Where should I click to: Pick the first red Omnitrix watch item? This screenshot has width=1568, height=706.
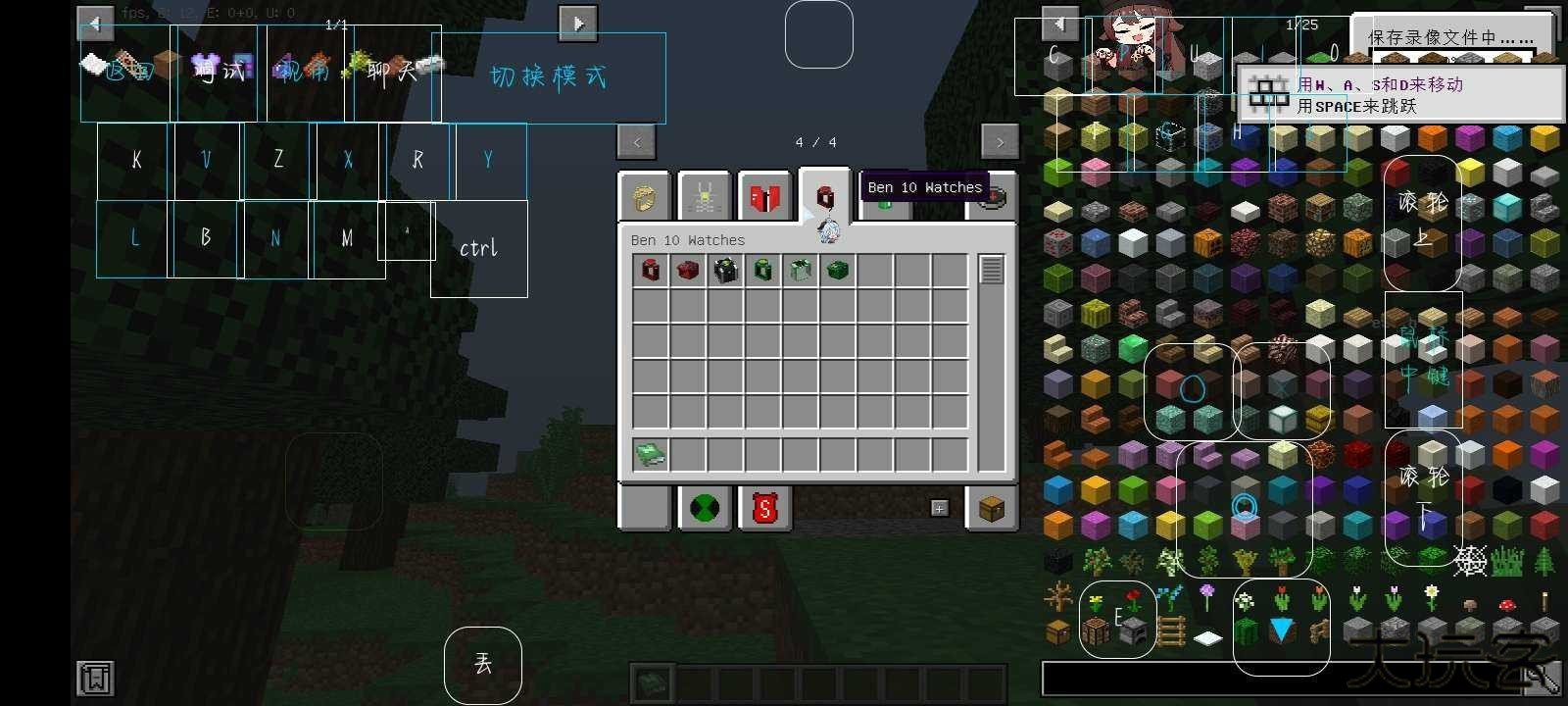pyautogui.click(x=649, y=270)
